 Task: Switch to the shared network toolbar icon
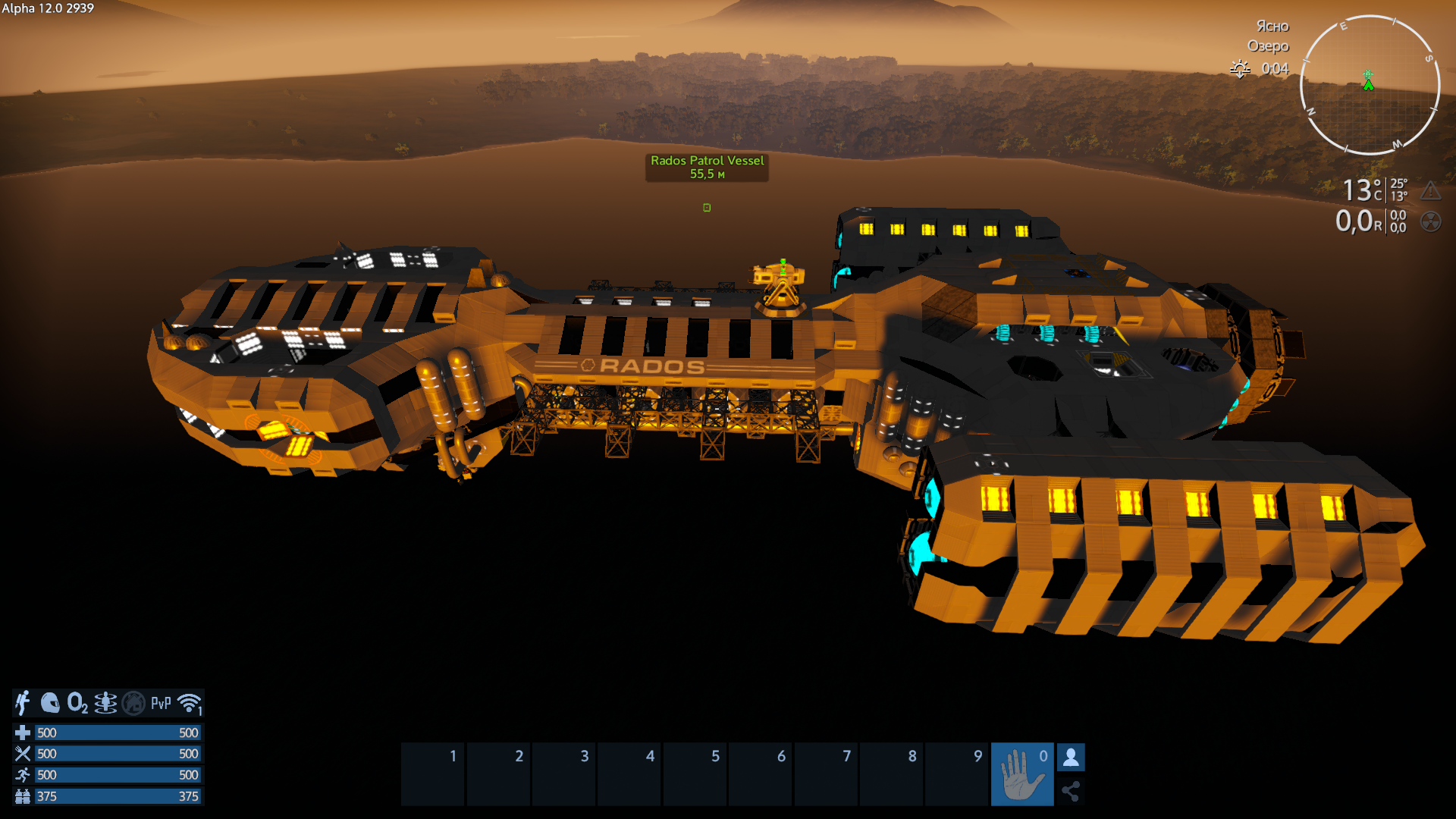(1071, 792)
